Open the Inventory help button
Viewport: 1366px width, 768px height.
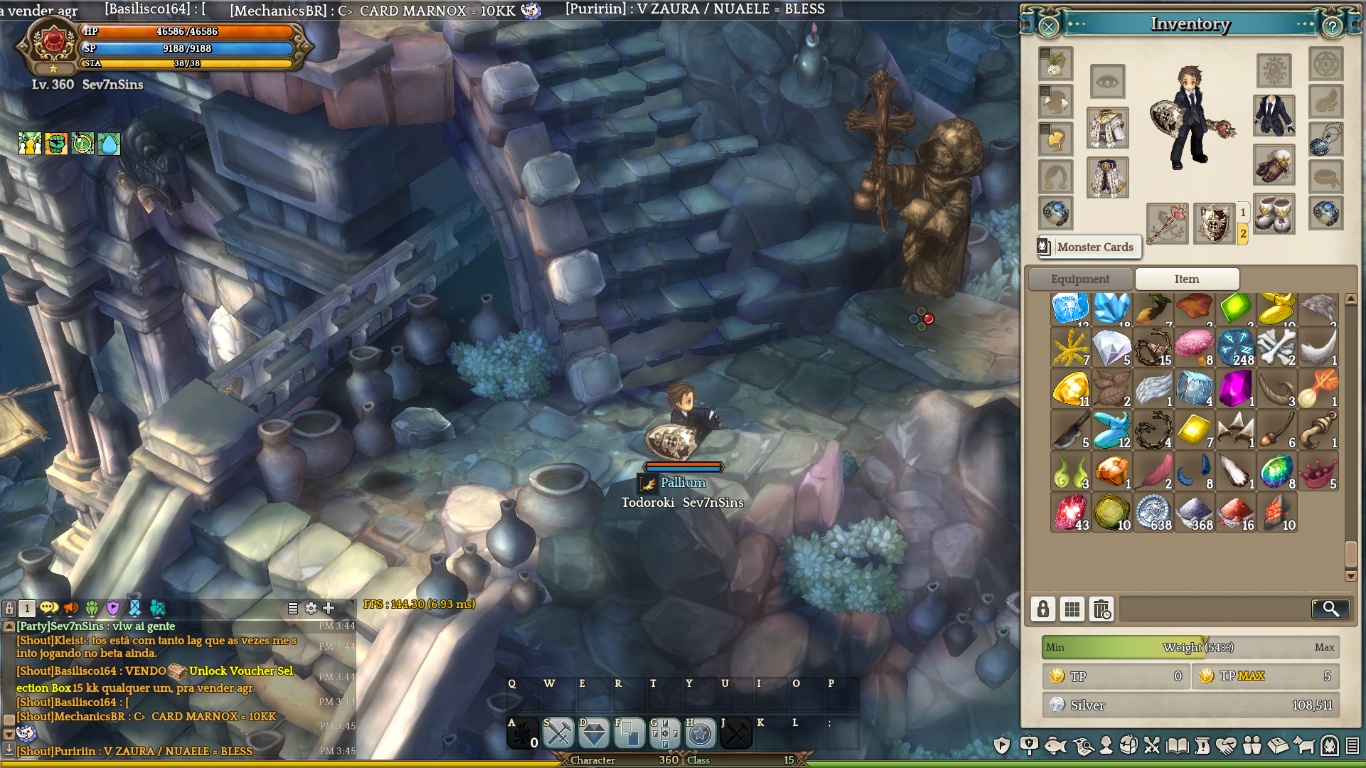click(1332, 26)
